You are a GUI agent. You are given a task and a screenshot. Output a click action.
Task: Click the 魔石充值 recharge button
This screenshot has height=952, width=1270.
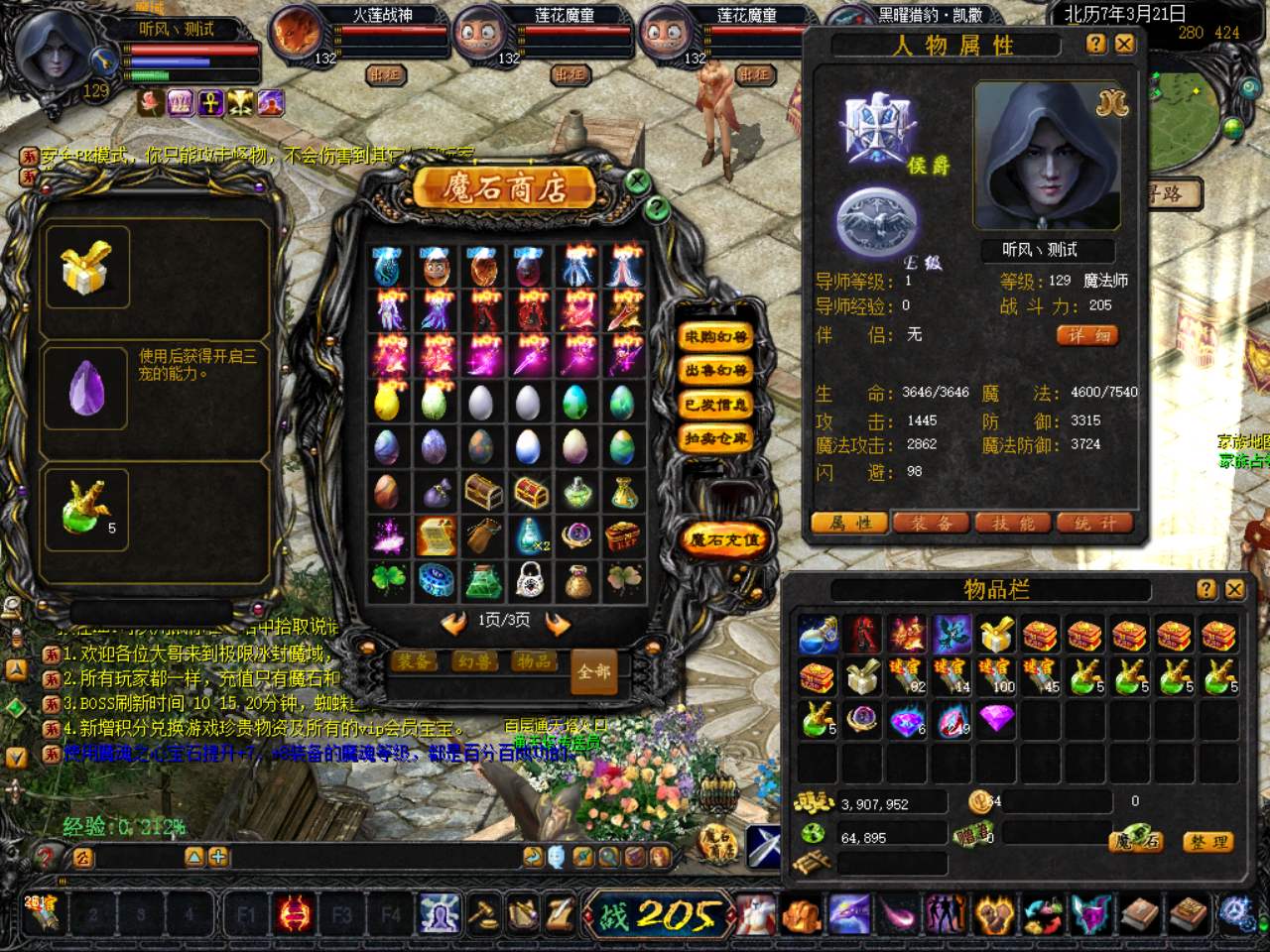pyautogui.click(x=724, y=540)
